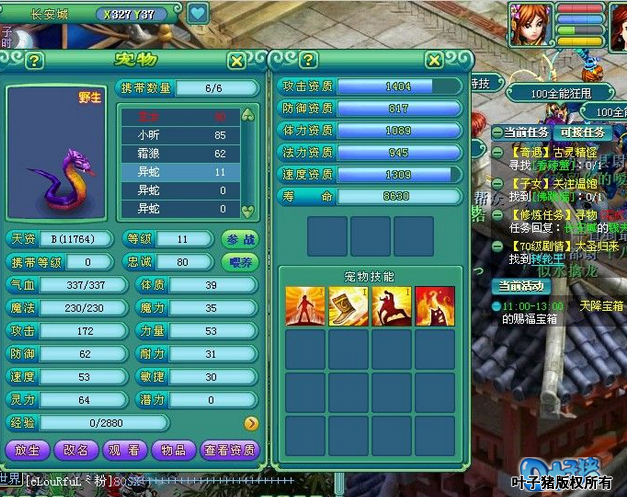
Task: Switch to the 可接任务 tab
Action: click(x=581, y=132)
